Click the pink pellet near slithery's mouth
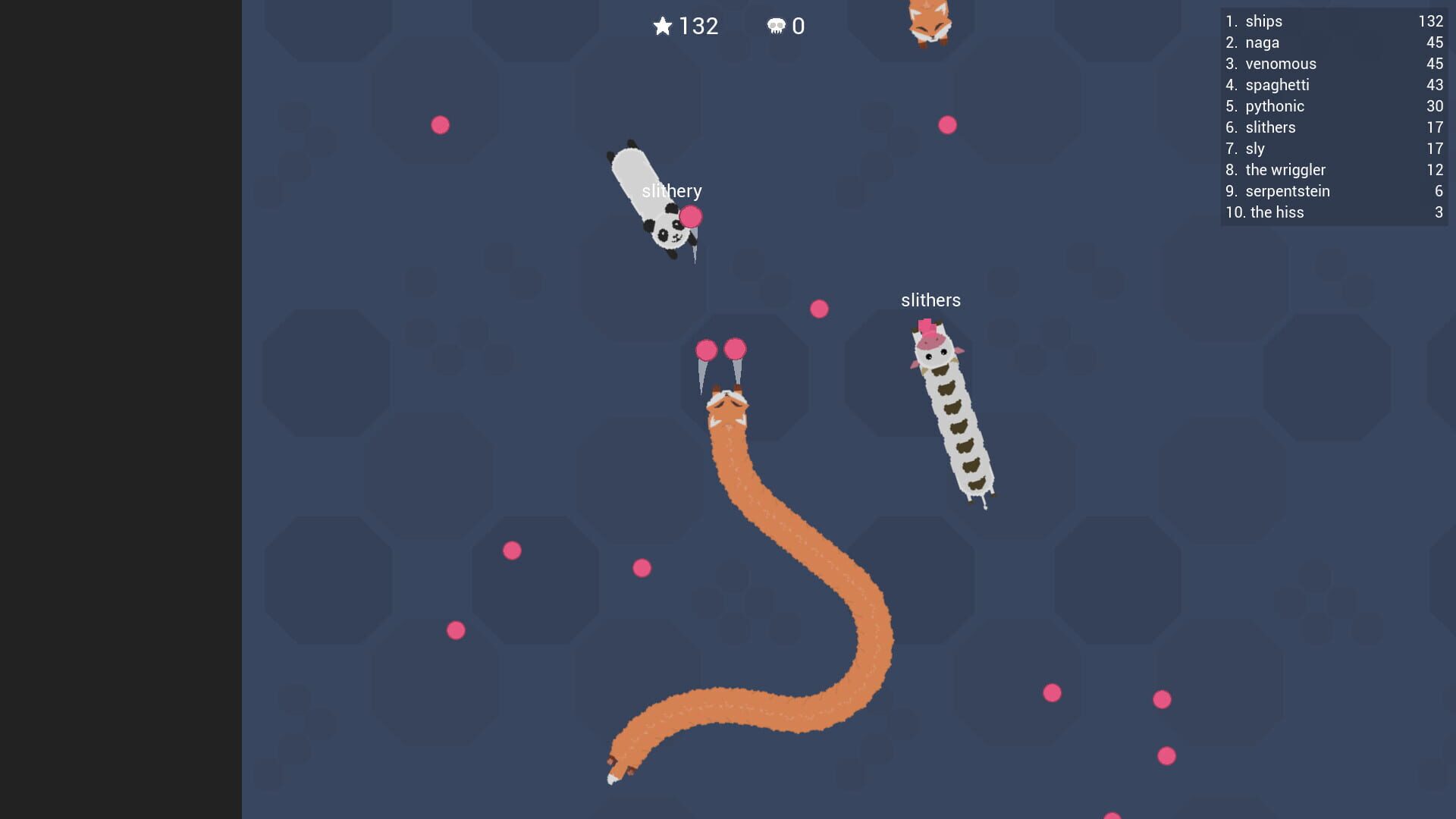1456x819 pixels. pyautogui.click(x=692, y=217)
